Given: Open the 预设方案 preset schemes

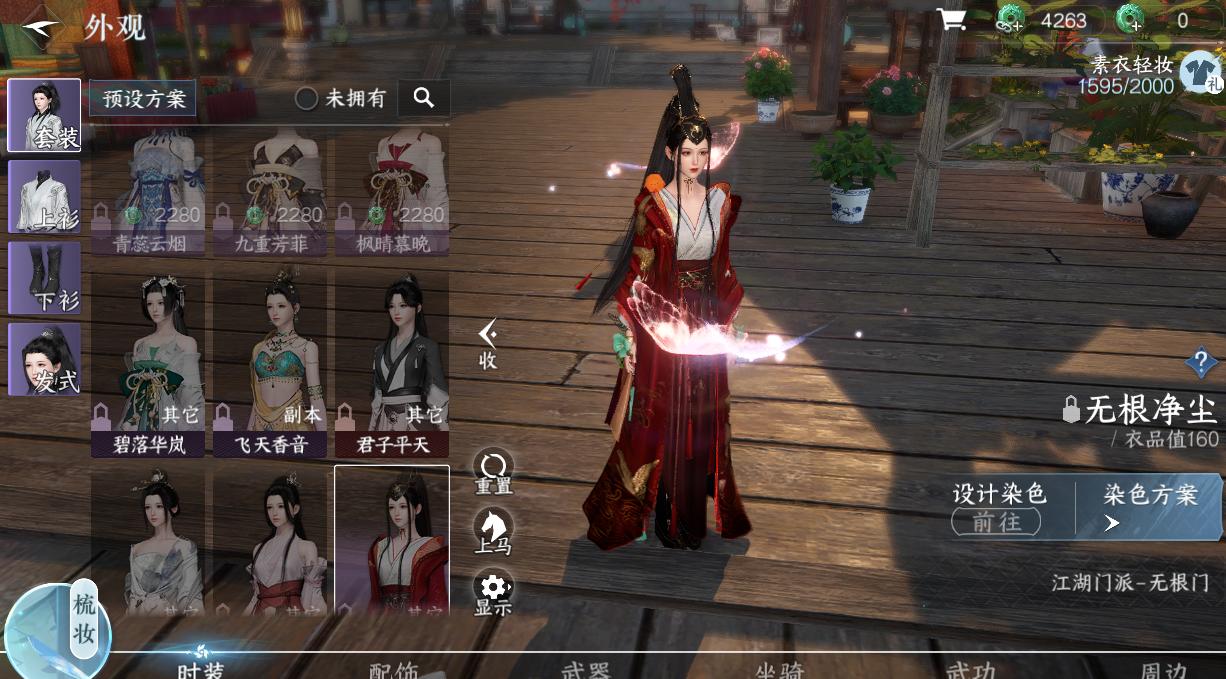Looking at the screenshot, I should [x=143, y=98].
